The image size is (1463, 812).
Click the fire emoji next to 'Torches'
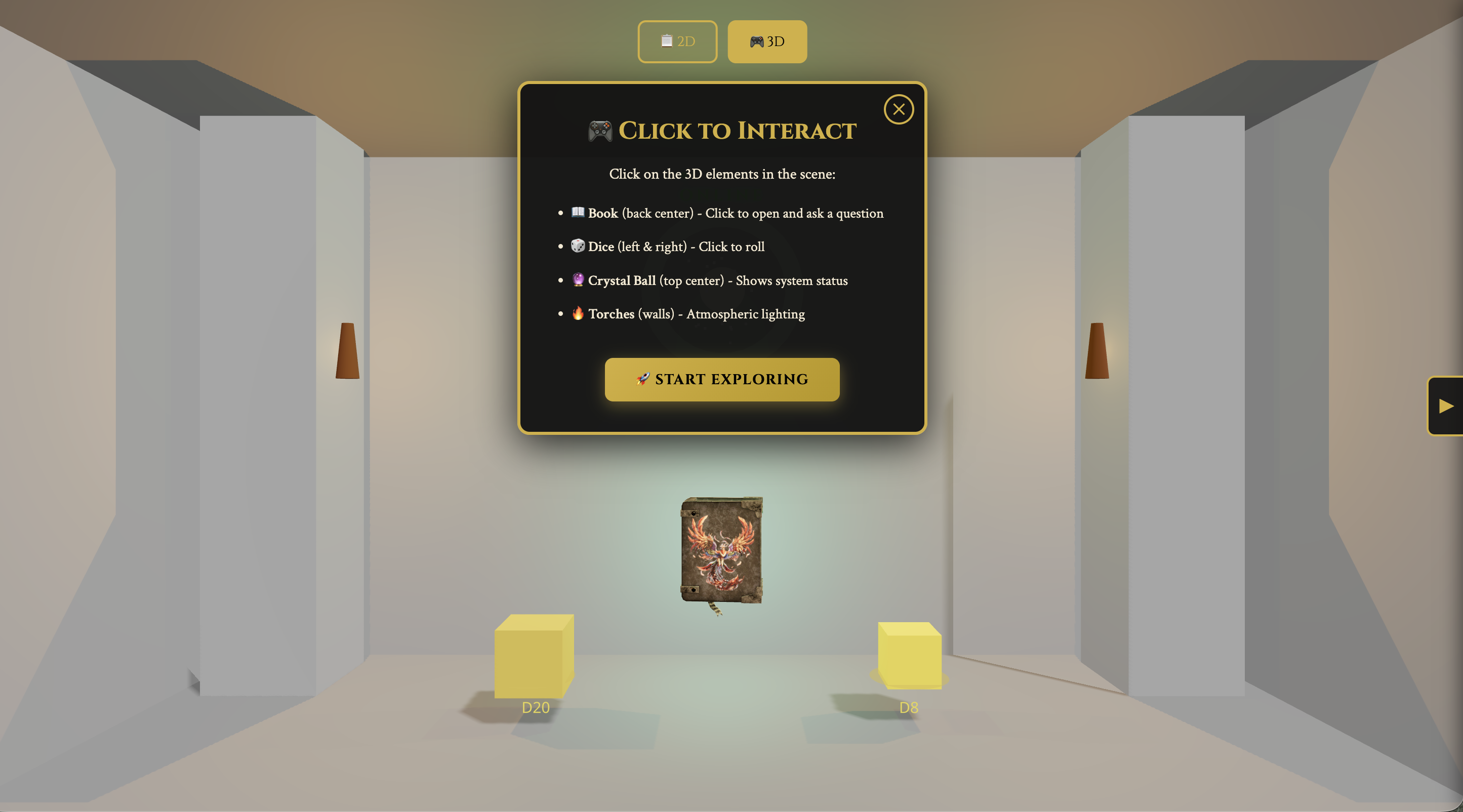578,313
